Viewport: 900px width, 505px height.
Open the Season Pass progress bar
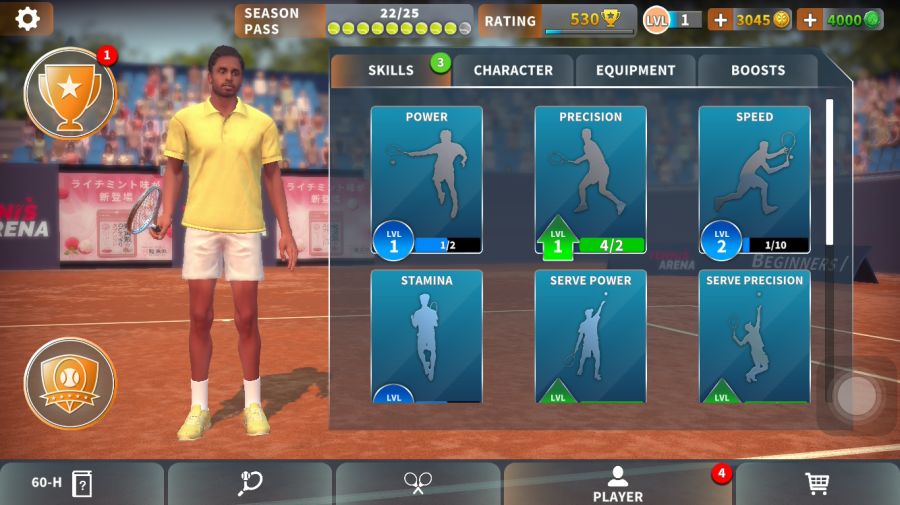[355, 20]
